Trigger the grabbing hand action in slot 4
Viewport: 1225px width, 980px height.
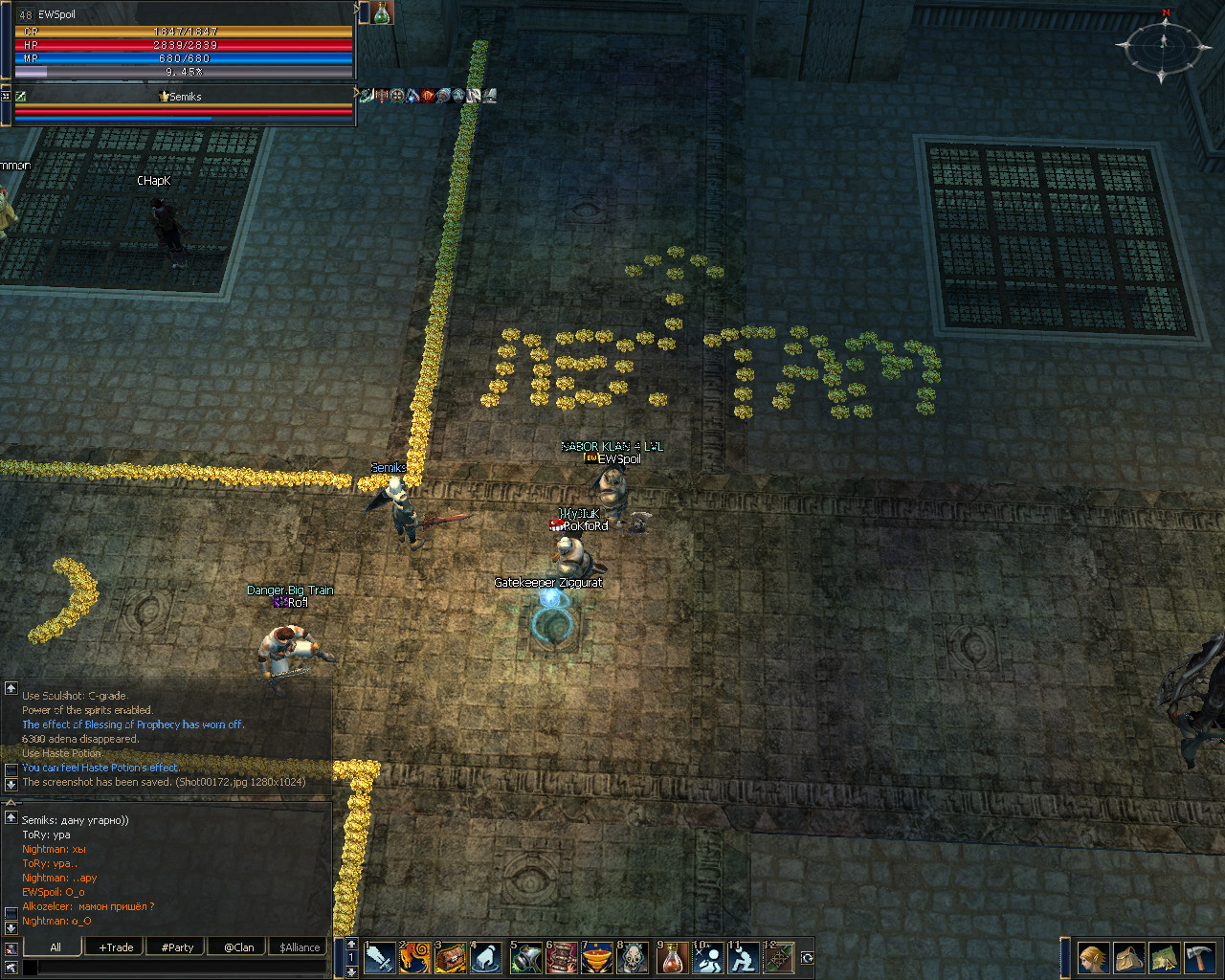[486, 957]
